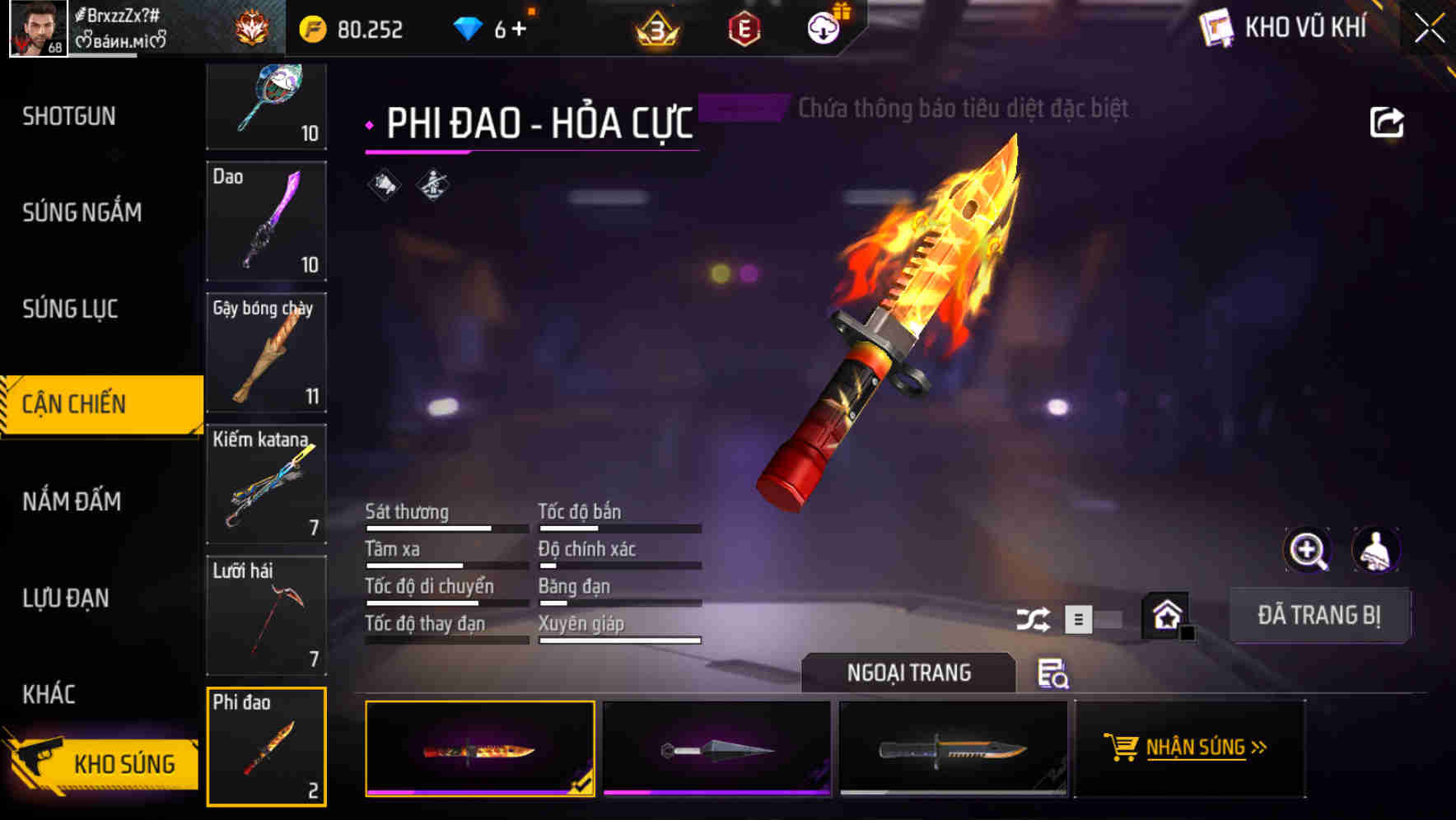Screen dimensions: 1456x820
Task: Share the Phi Đao - Hỏa Cực weapon
Action: [x=1388, y=121]
